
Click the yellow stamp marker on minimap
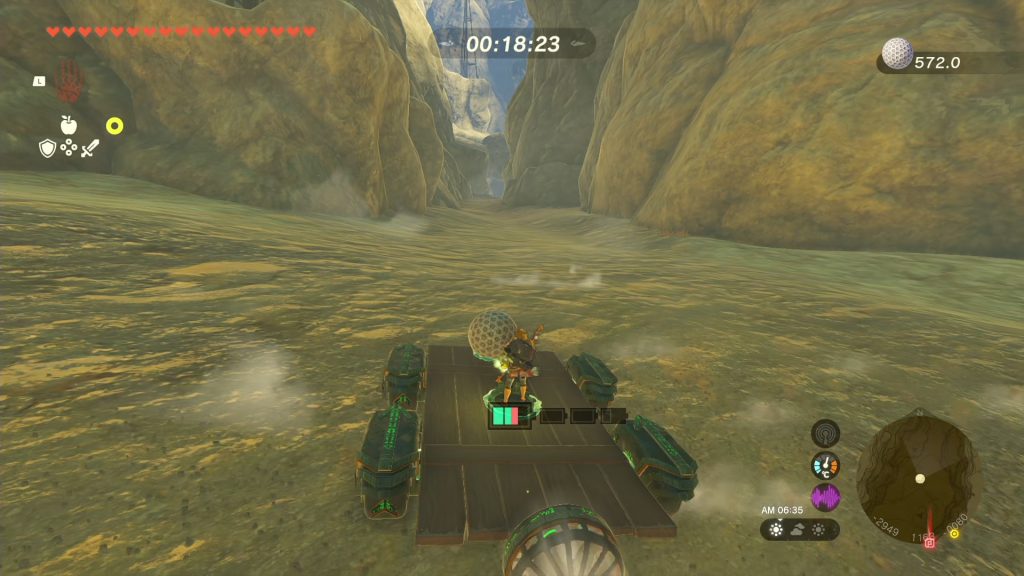pyautogui.click(x=955, y=534)
